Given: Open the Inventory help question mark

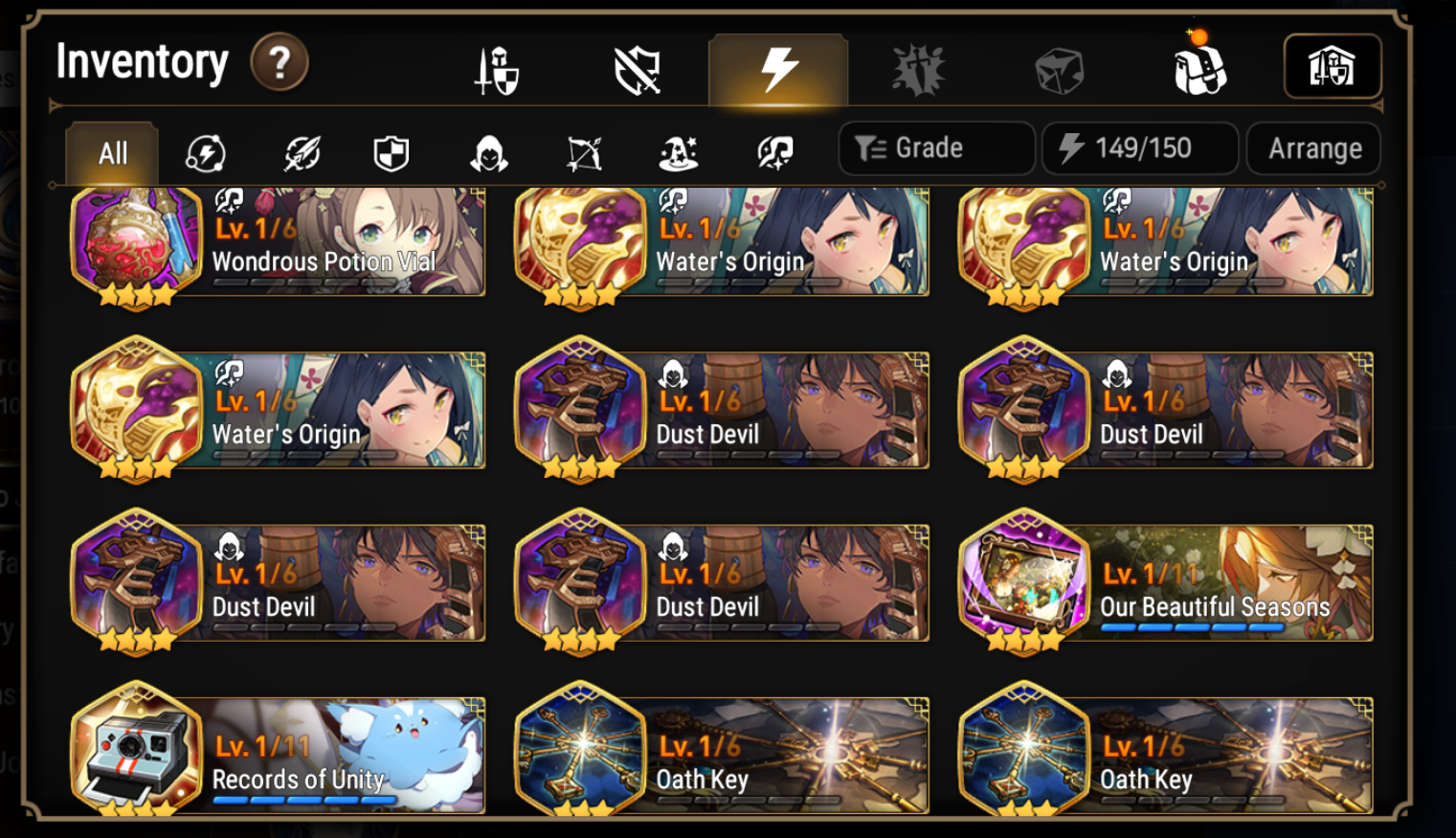Looking at the screenshot, I should pyautogui.click(x=278, y=63).
